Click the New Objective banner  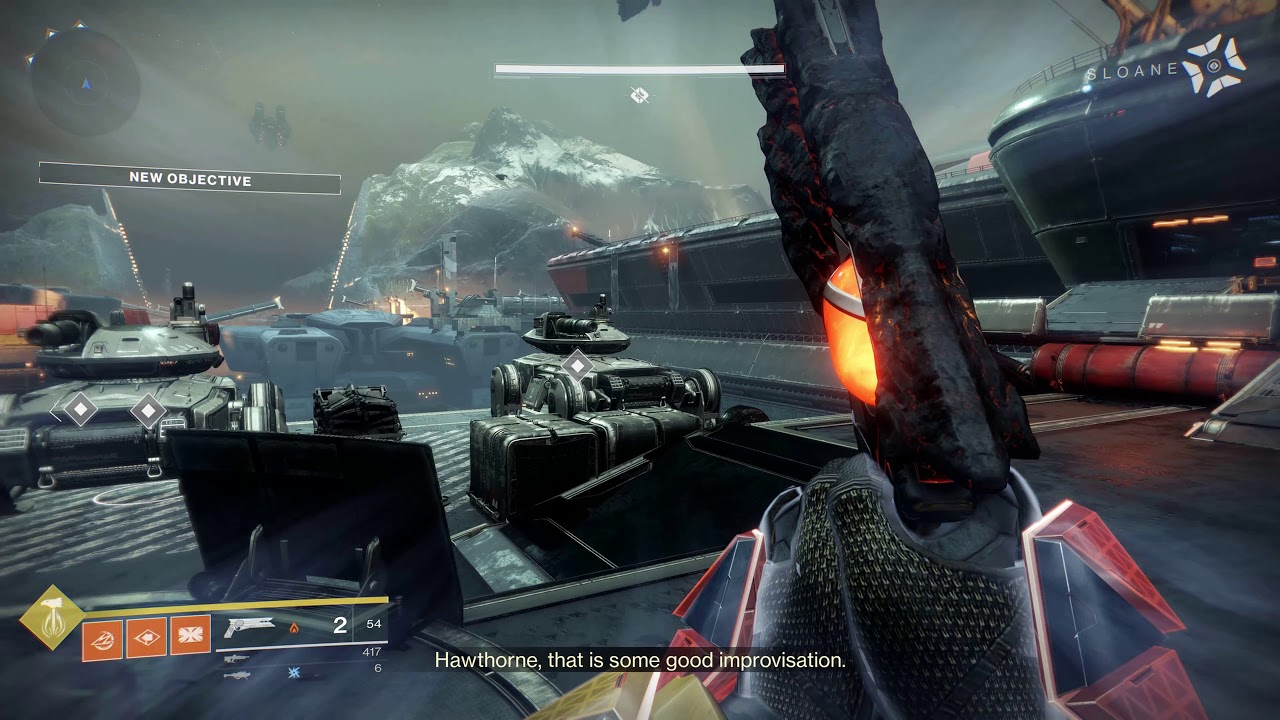coord(190,179)
